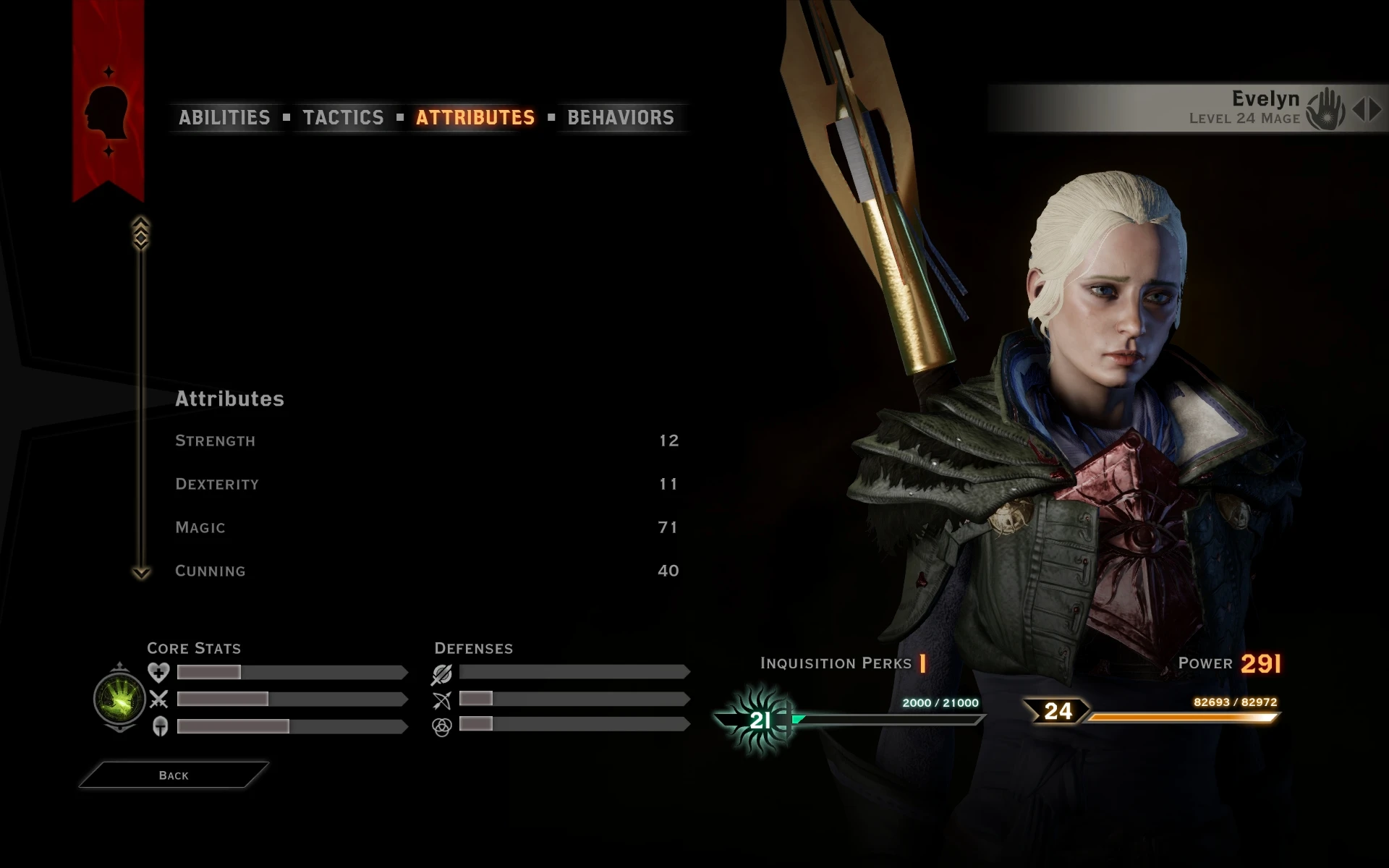Click the health heart icon in Core Stats

[x=158, y=672]
